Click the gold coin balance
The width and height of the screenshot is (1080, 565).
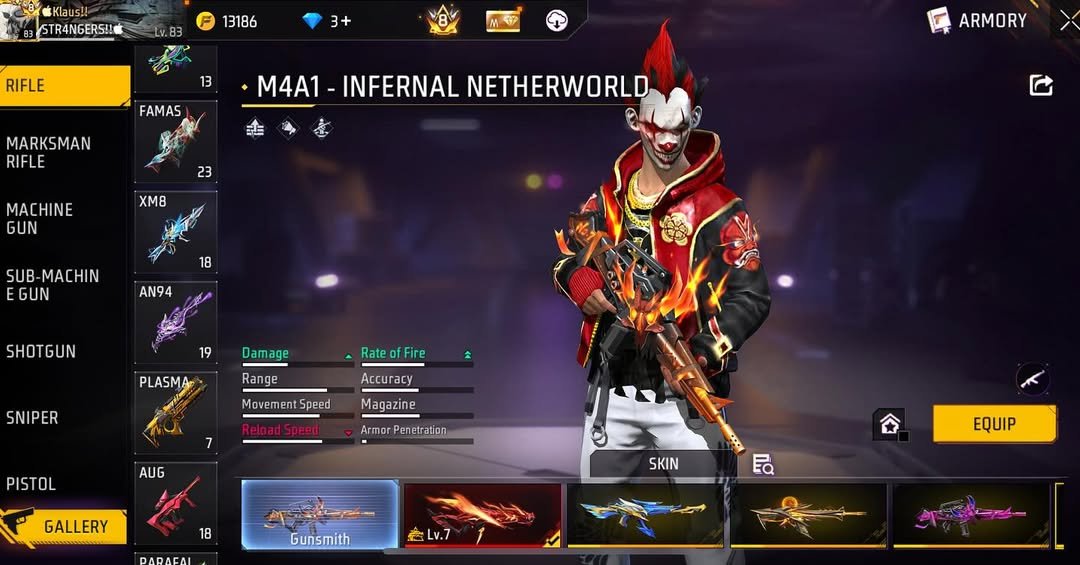click(228, 21)
